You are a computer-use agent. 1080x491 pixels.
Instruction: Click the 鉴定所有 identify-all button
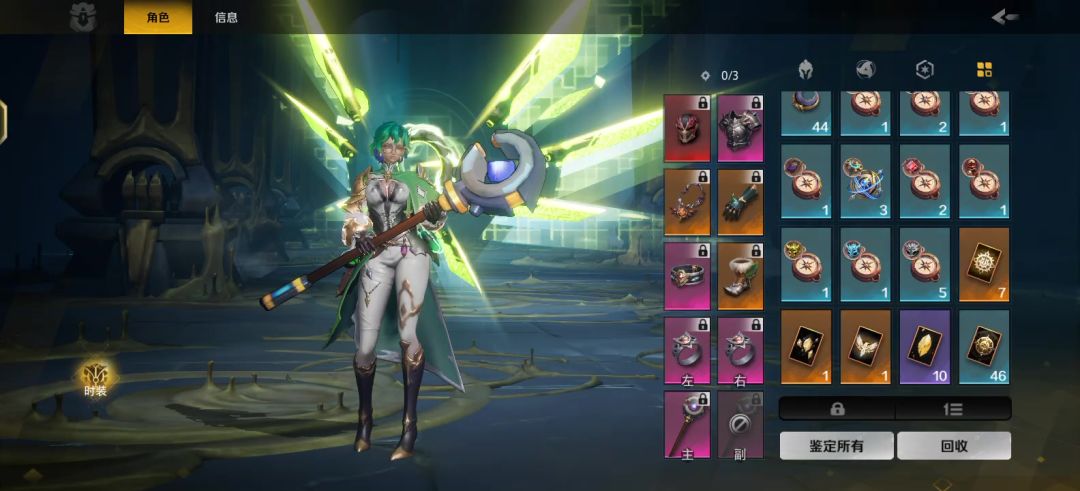pos(836,446)
